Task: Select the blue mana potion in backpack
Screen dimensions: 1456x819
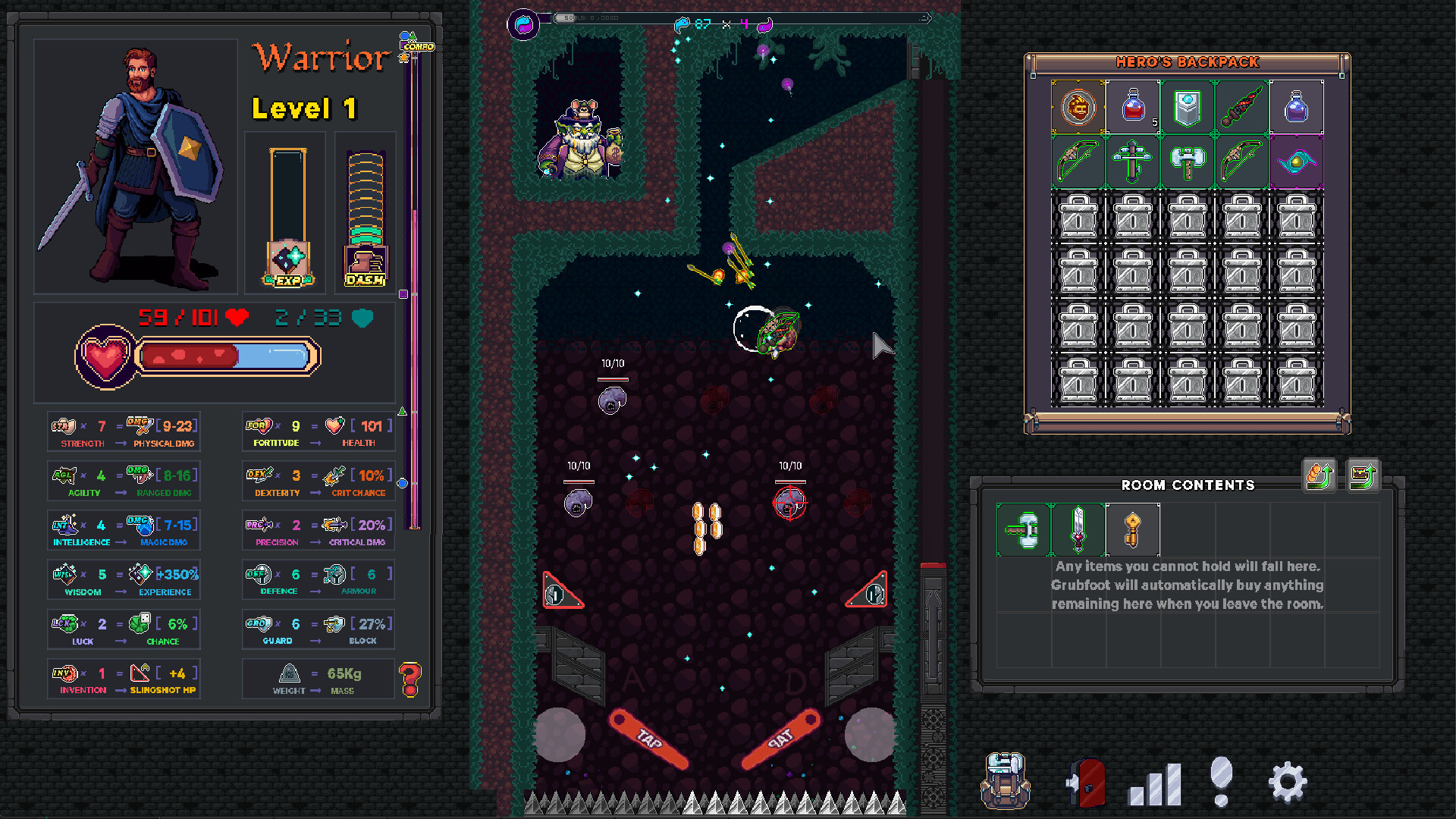Action: tap(1298, 107)
